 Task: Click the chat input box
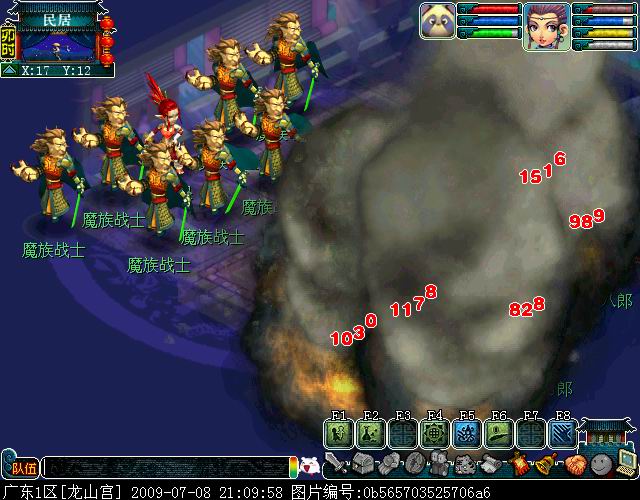pos(165,467)
